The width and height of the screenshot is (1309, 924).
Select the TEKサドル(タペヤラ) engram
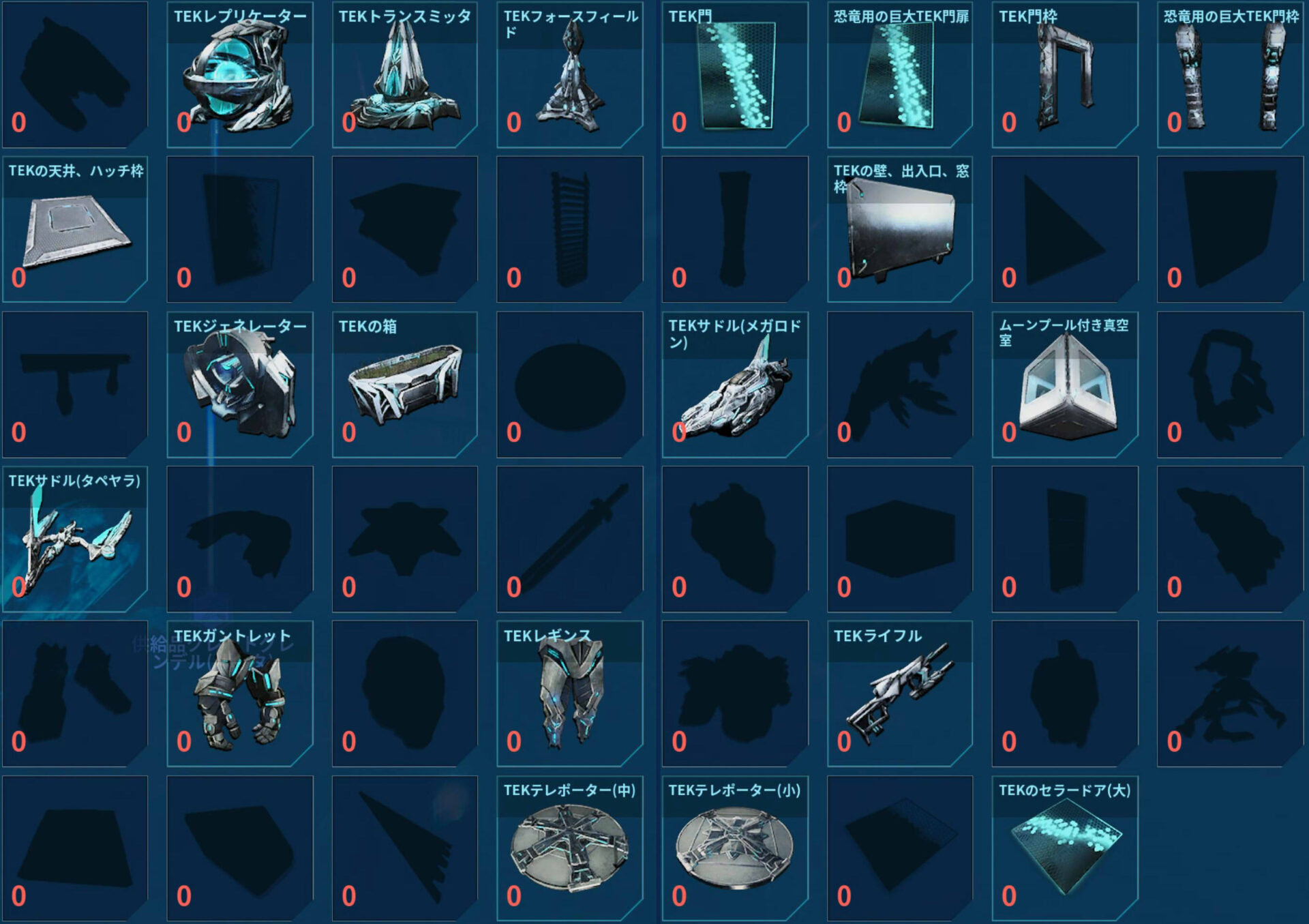click(x=74, y=539)
